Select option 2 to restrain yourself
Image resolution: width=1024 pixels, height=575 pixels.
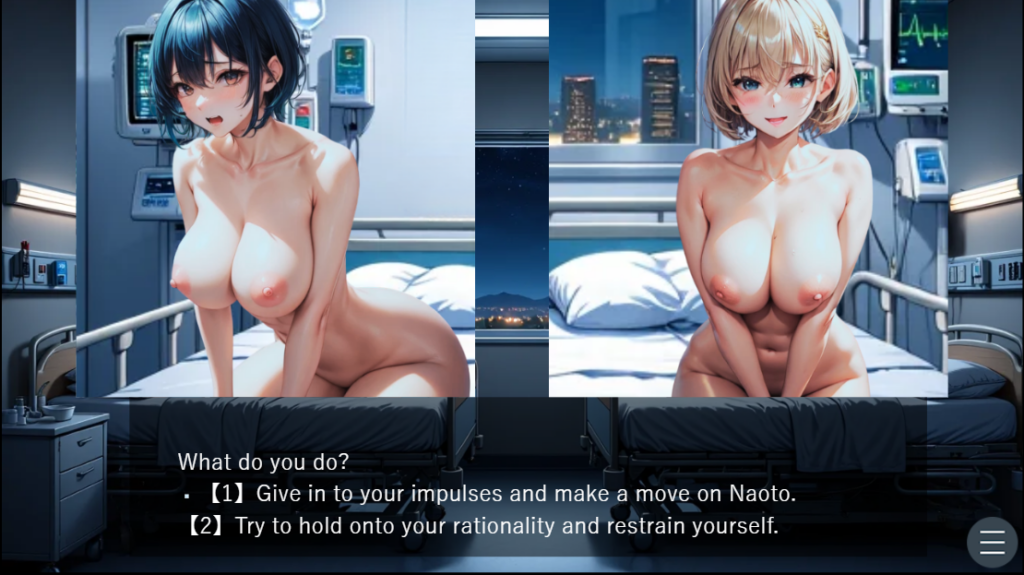tap(482, 525)
